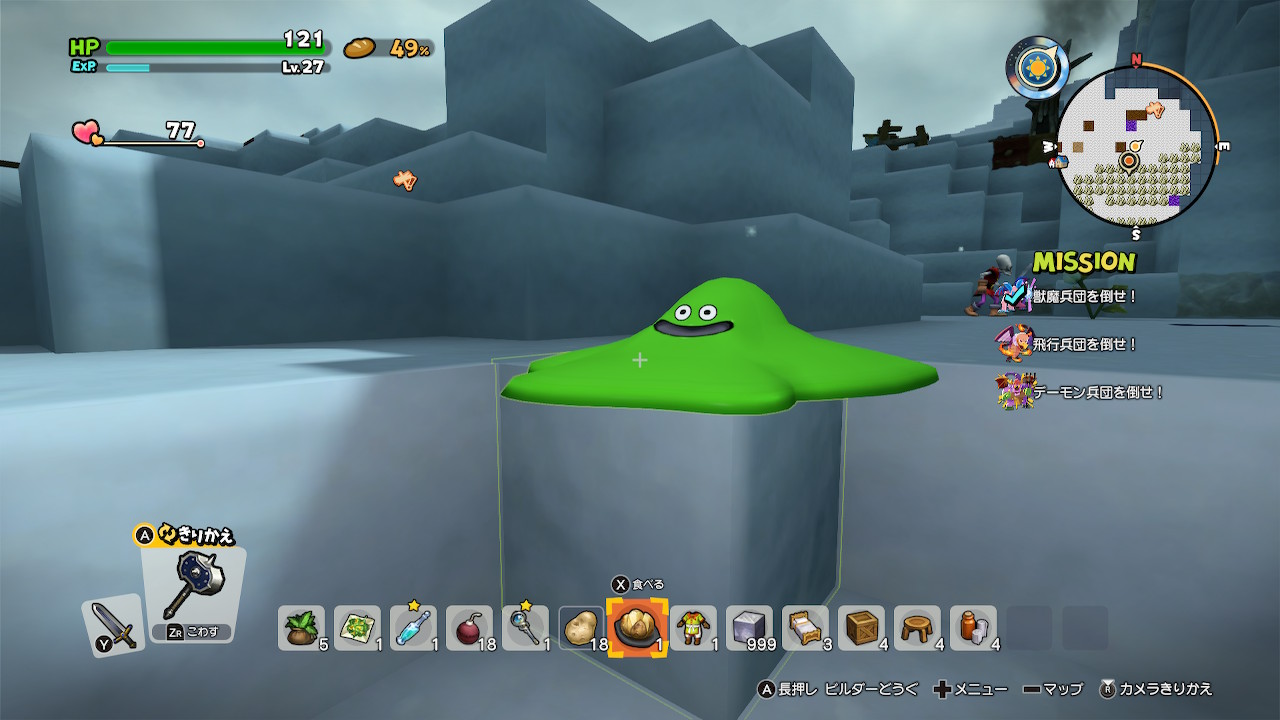Image resolution: width=1280 pixels, height=720 pixels.
Task: Pick the blue-orbed staff slot
Action: click(x=525, y=628)
